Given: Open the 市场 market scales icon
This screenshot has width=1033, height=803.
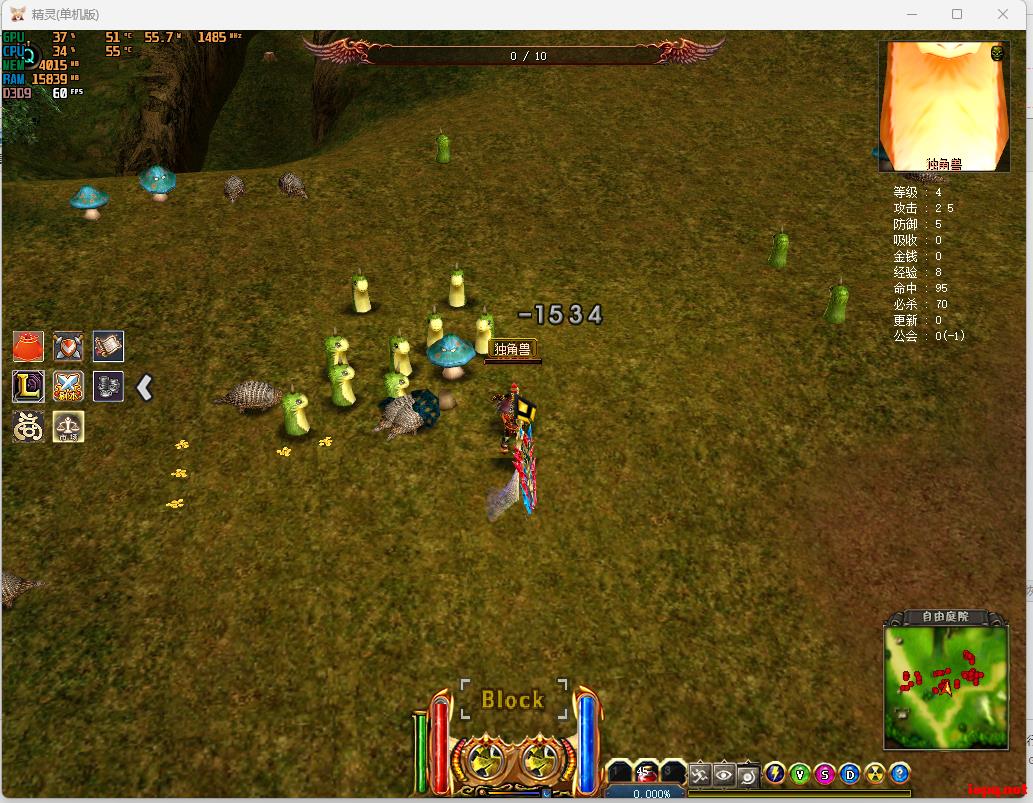Looking at the screenshot, I should (68, 427).
